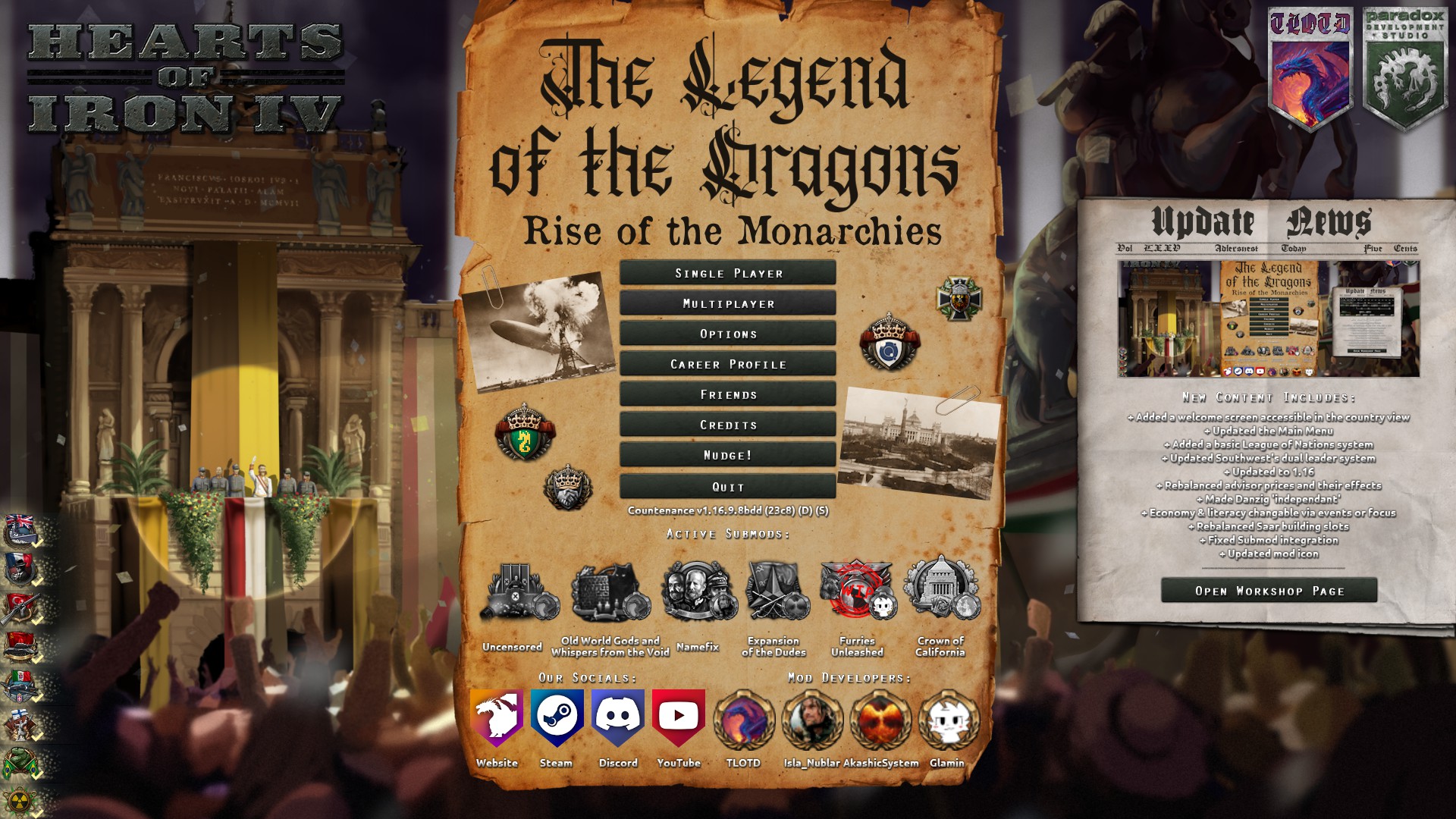Open the Steam social link

557,717
